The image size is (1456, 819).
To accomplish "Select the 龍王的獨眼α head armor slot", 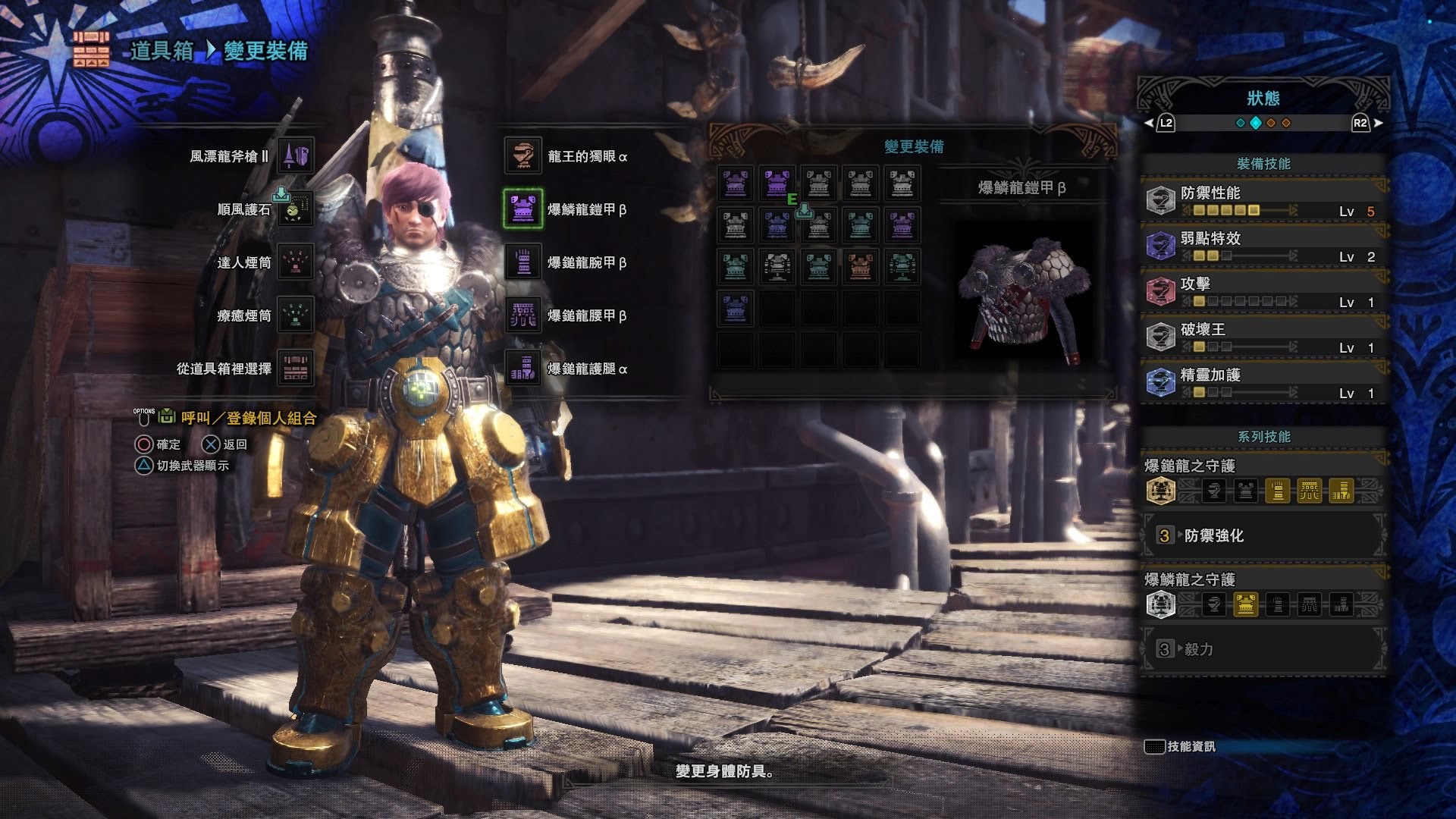I will pyautogui.click(x=523, y=156).
